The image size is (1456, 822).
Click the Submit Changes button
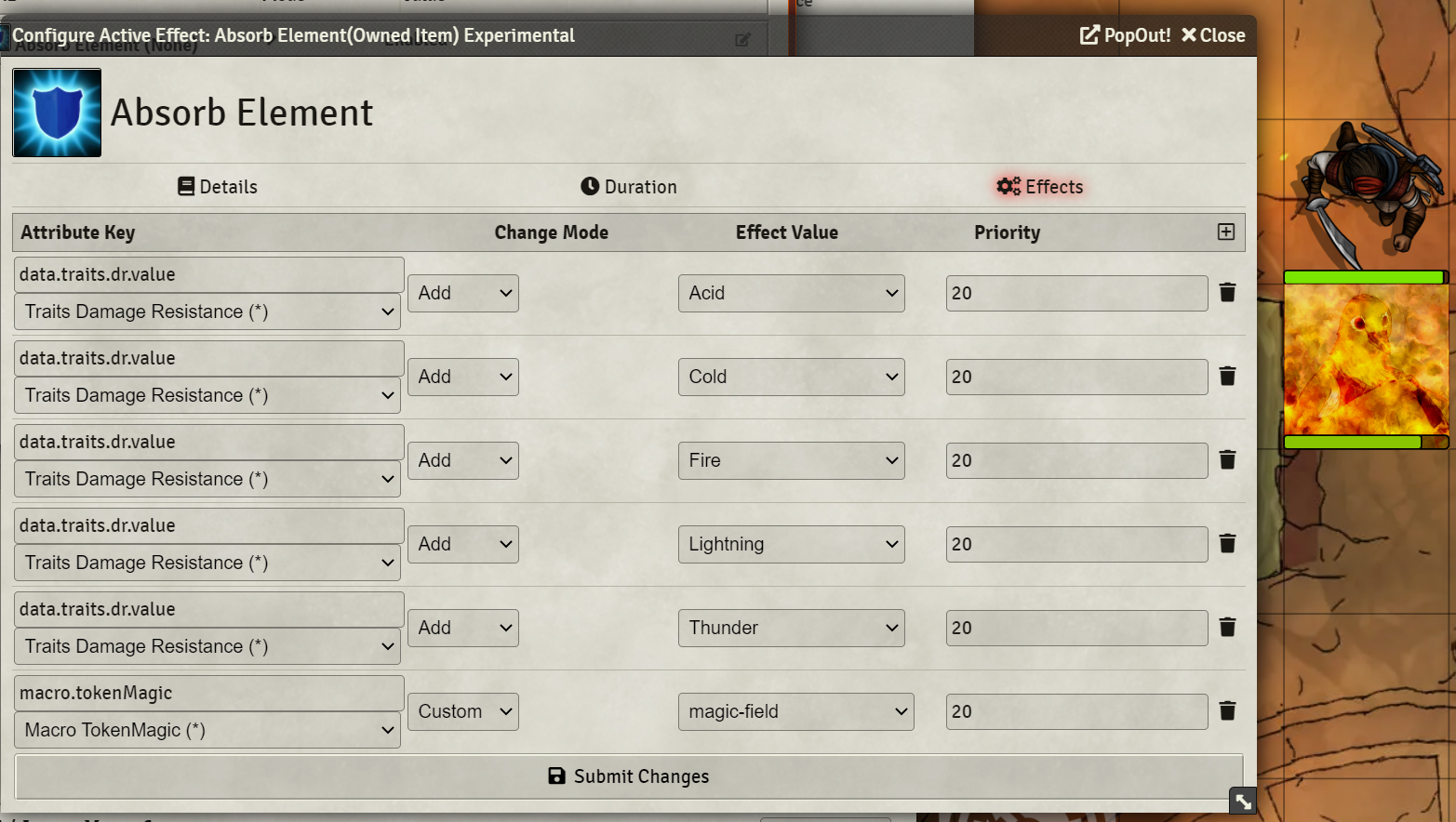(628, 776)
